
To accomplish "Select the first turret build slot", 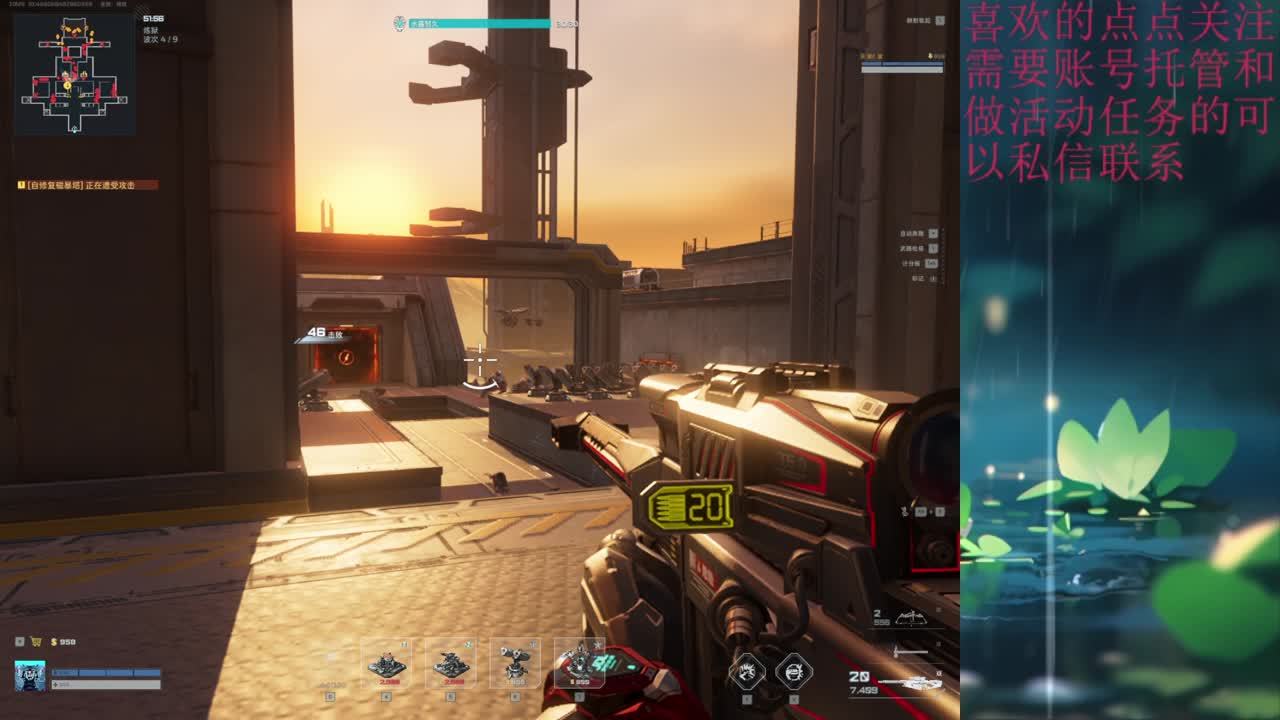I will 386,664.
